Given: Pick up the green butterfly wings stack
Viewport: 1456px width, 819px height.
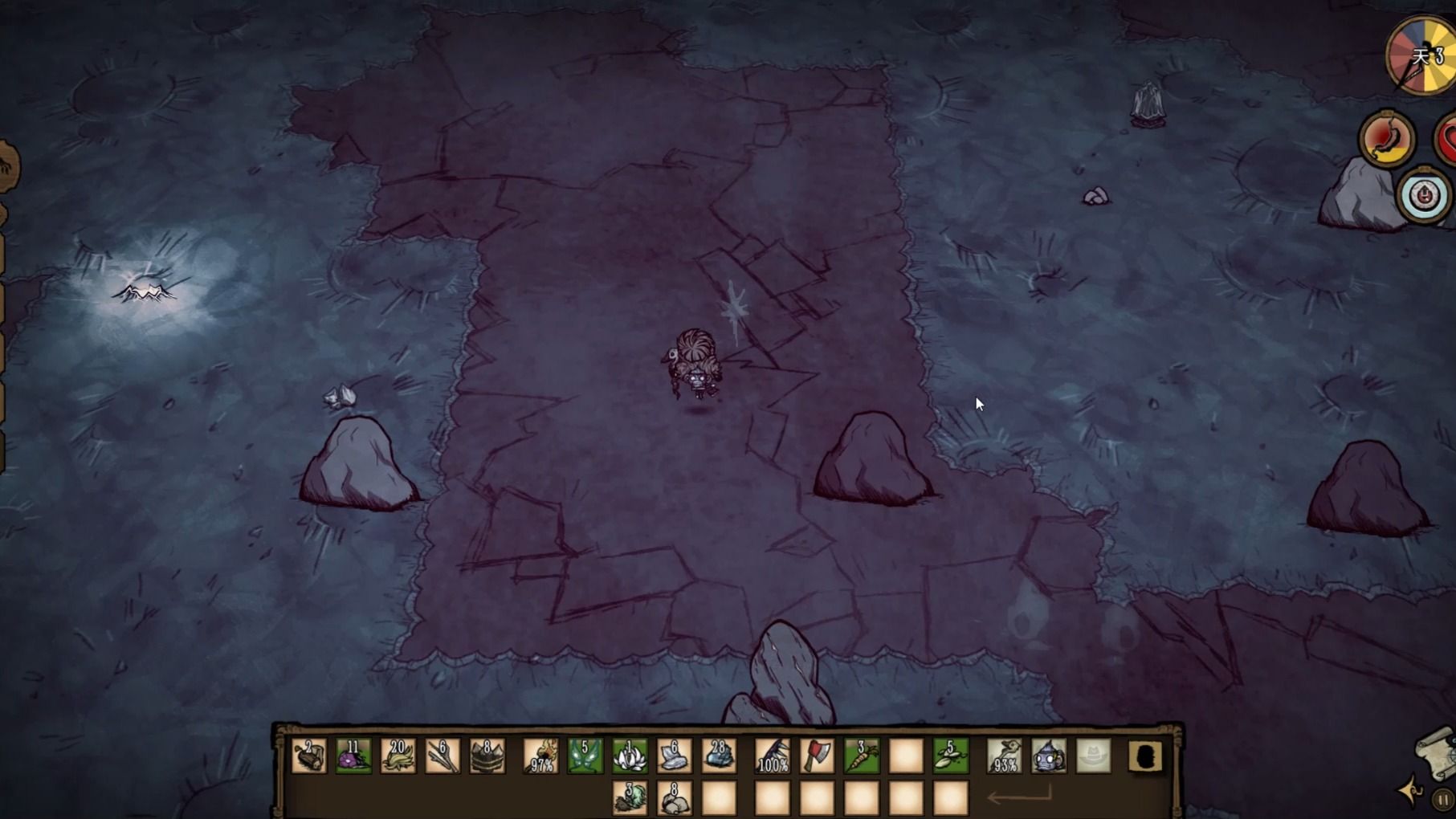Looking at the screenshot, I should [585, 756].
